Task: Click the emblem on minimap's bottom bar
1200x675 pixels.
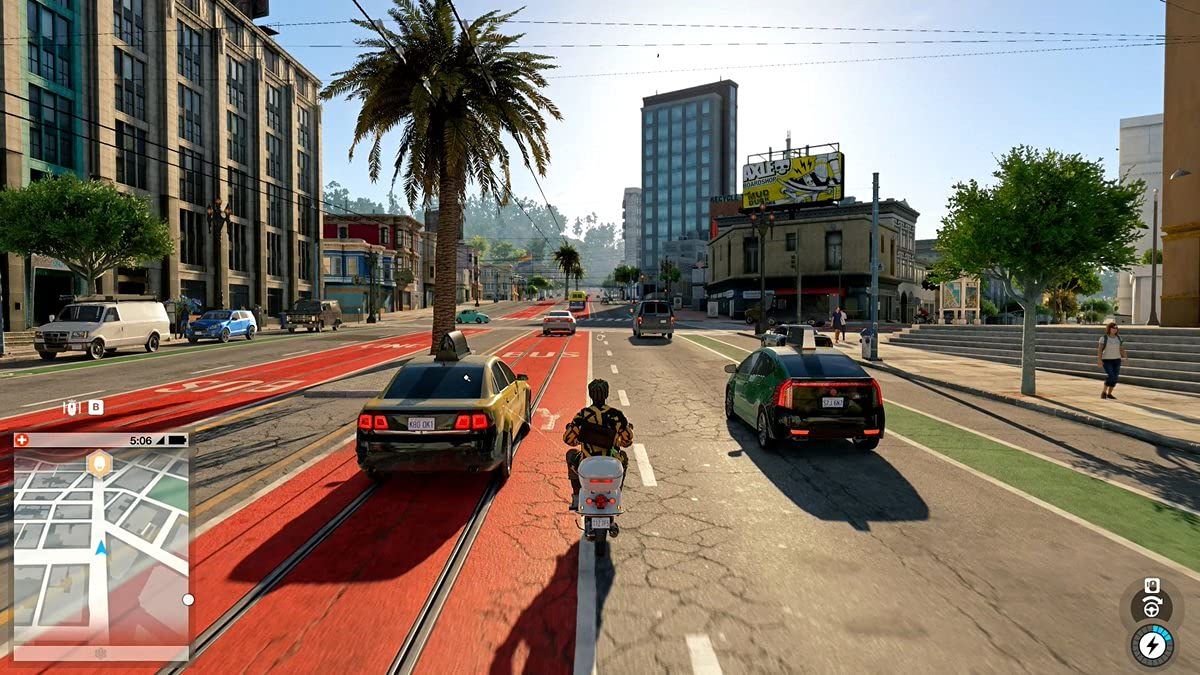Action: pos(100,652)
